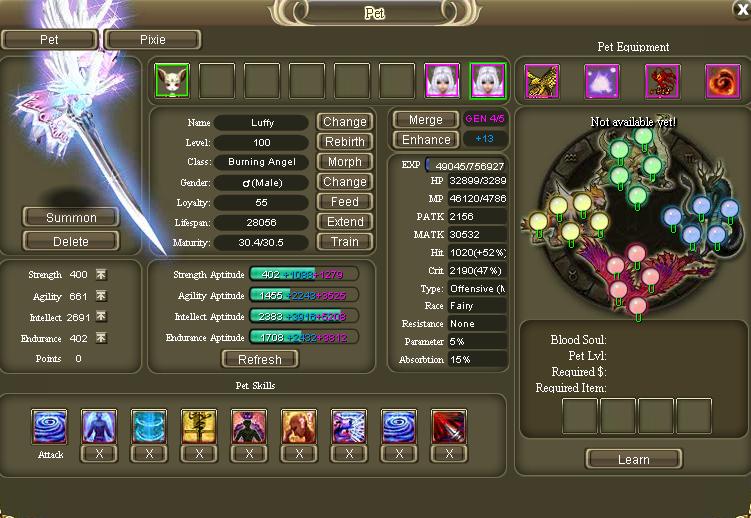Screen dimensions: 751x518
Task: Select the fox-eared pet portrait slot
Action: pos(171,81)
